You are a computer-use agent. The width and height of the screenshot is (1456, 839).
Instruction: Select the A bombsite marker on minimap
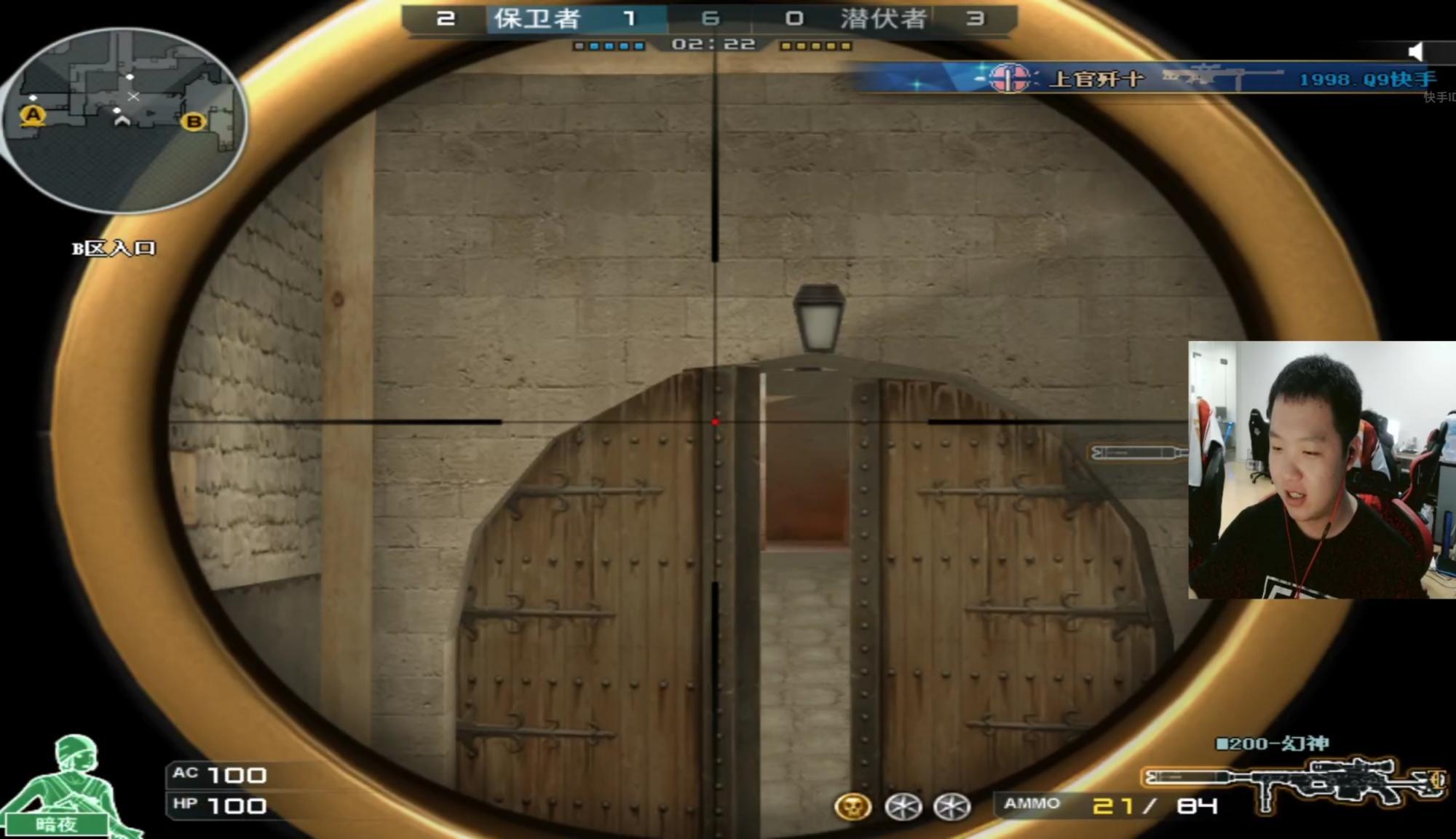33,115
